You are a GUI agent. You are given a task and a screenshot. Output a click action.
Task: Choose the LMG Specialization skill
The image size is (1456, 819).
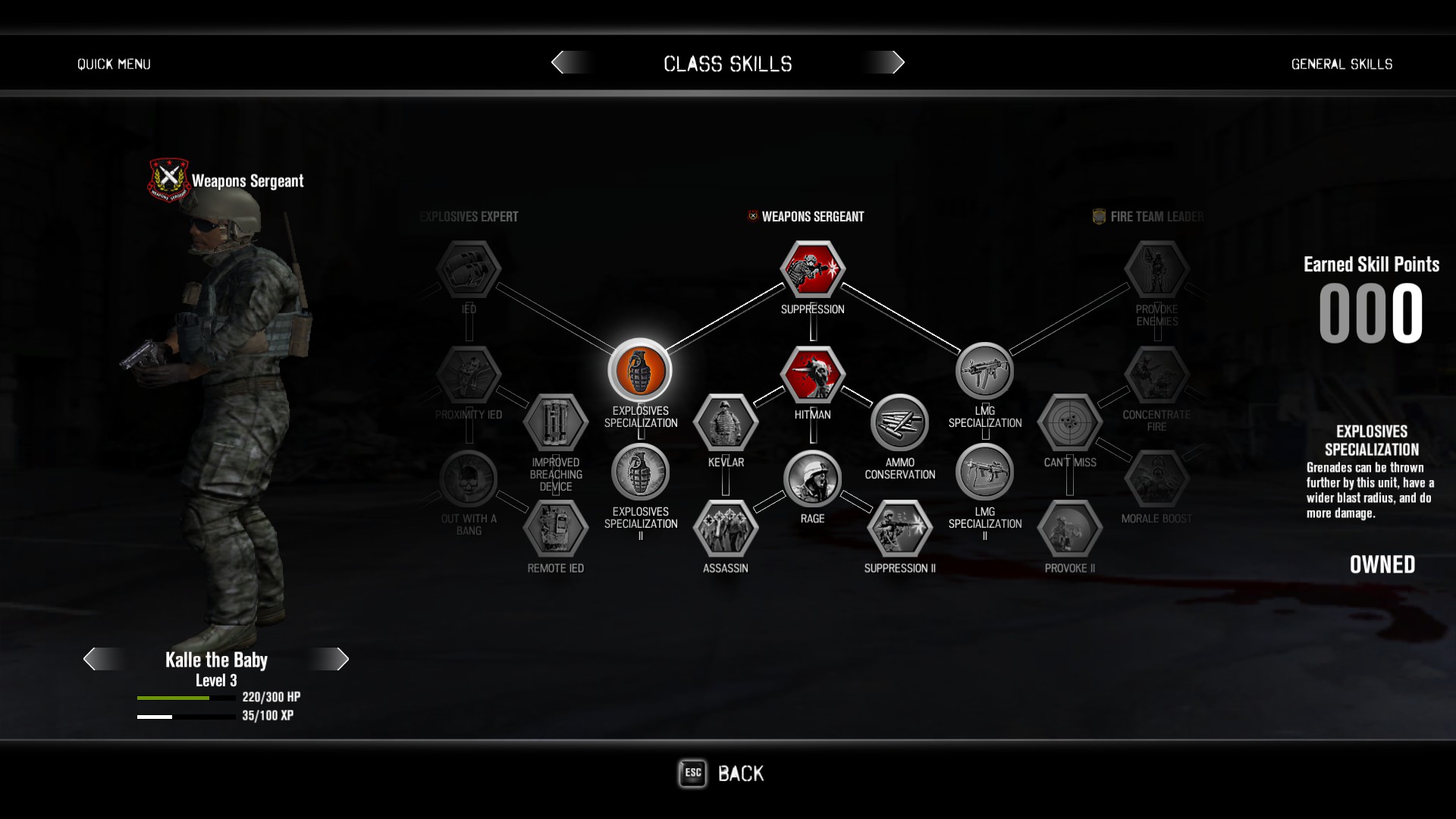click(984, 371)
